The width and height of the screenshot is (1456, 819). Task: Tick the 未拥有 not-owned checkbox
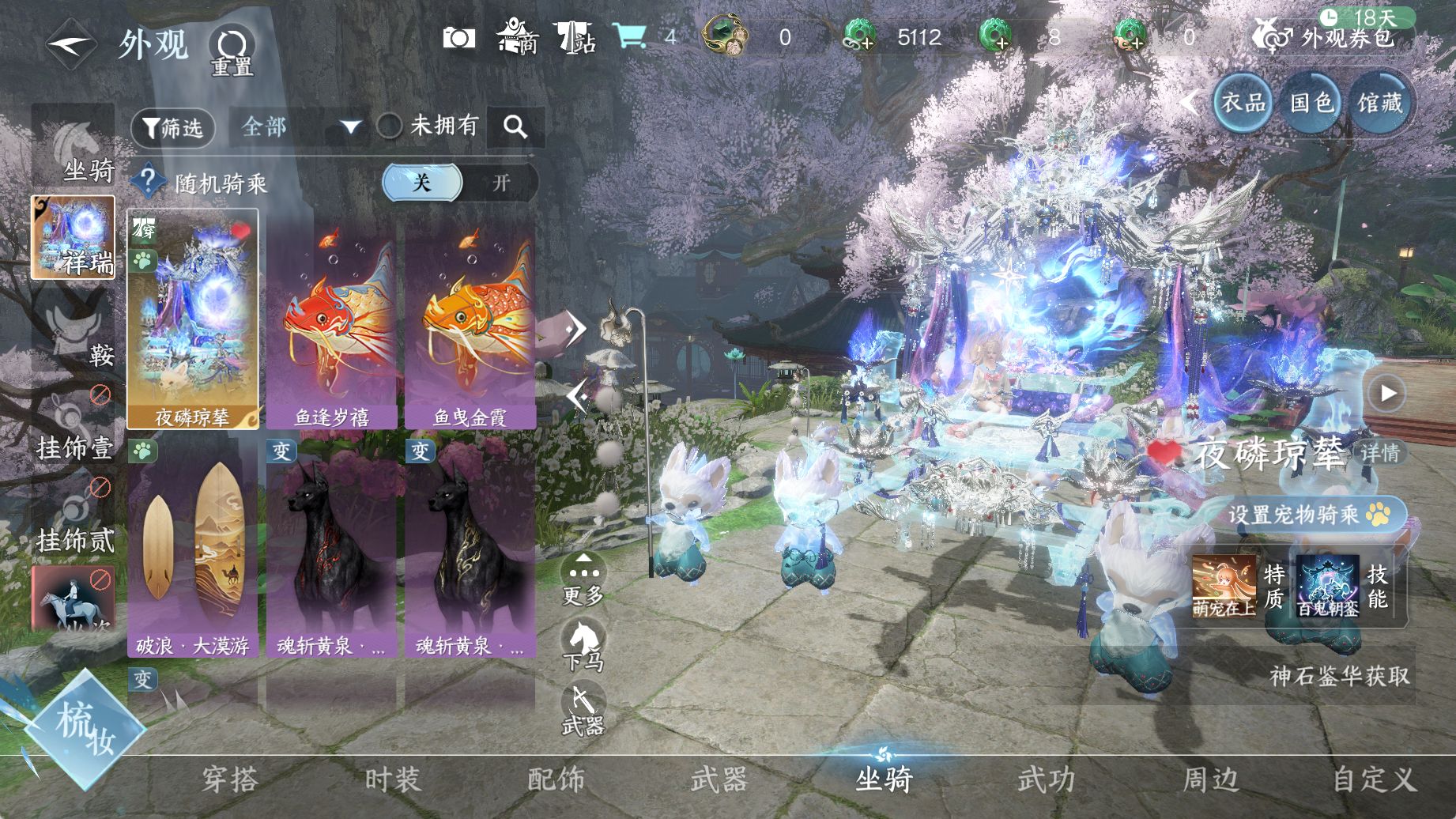click(389, 126)
